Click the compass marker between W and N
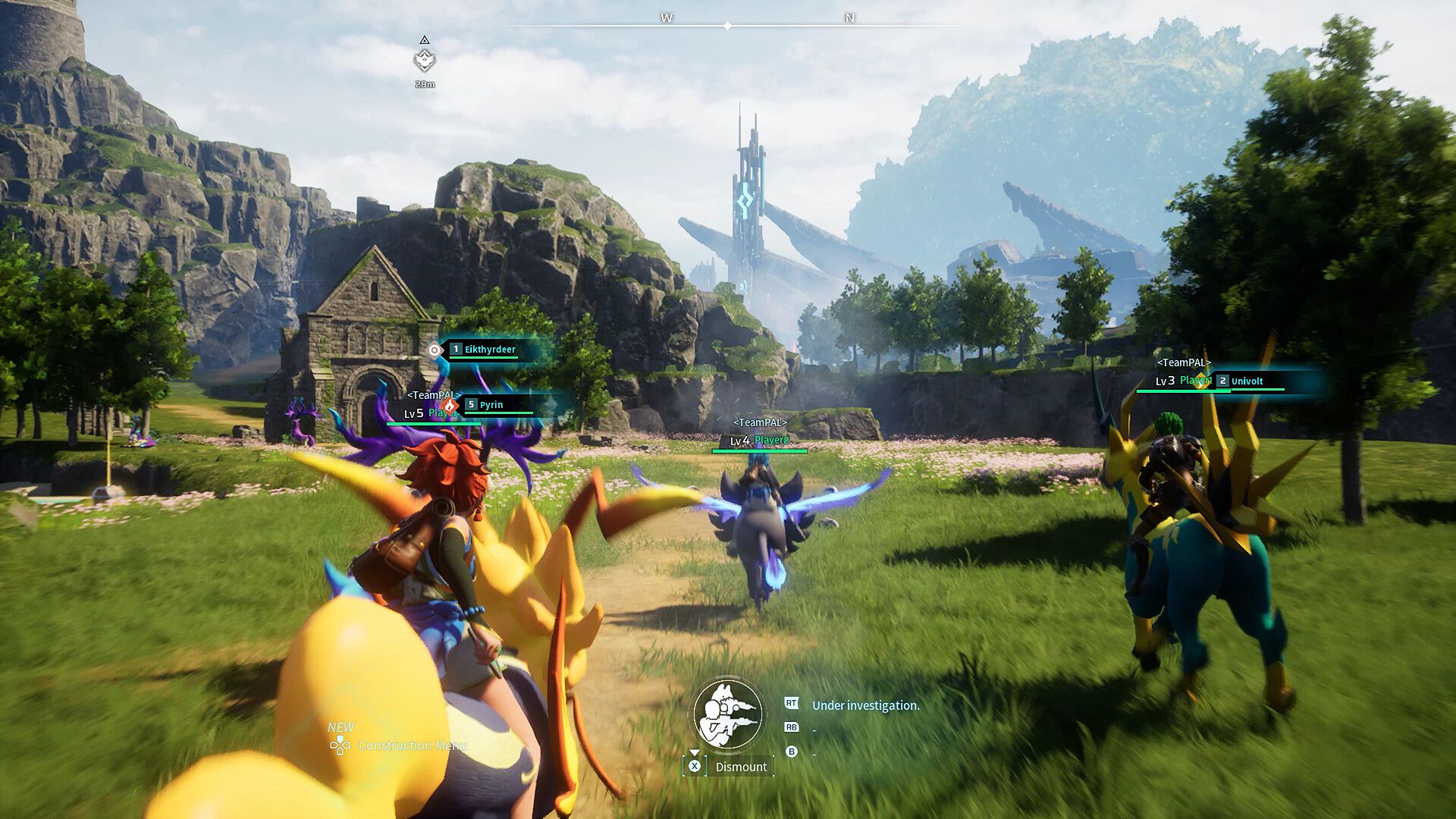The image size is (1456, 819). pos(728,25)
